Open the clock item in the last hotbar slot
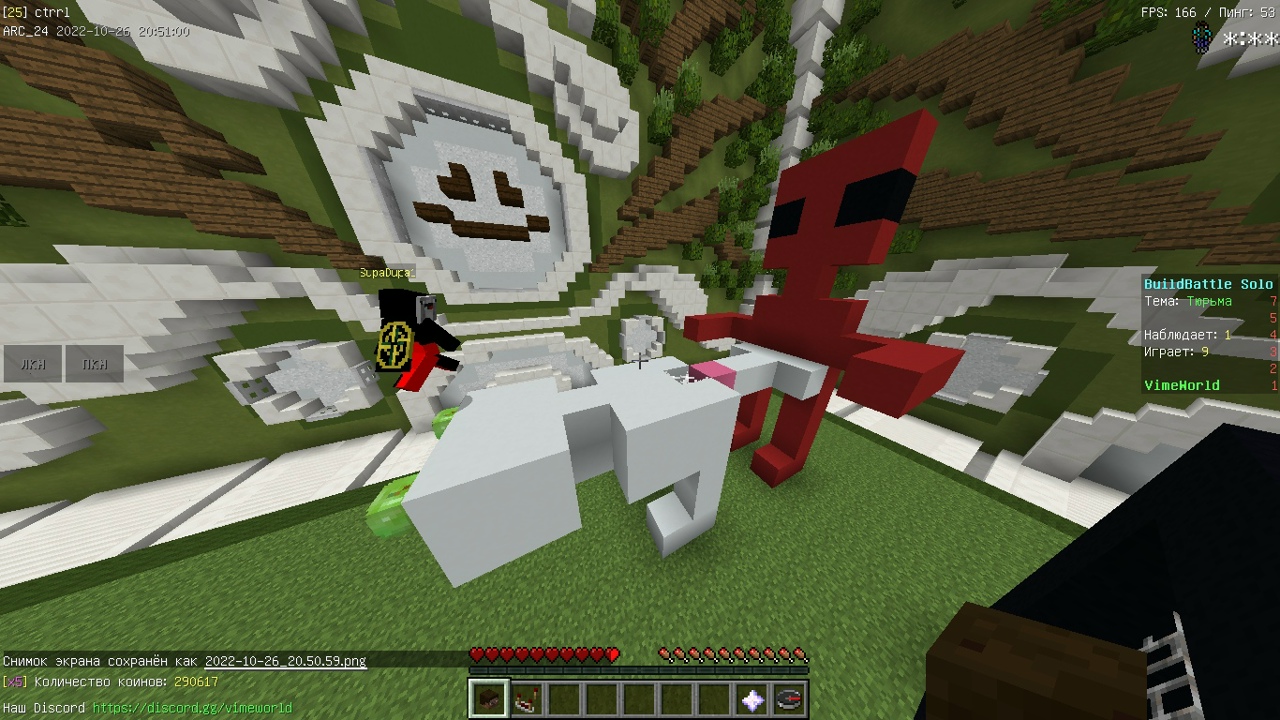The width and height of the screenshot is (1280, 720). point(787,698)
